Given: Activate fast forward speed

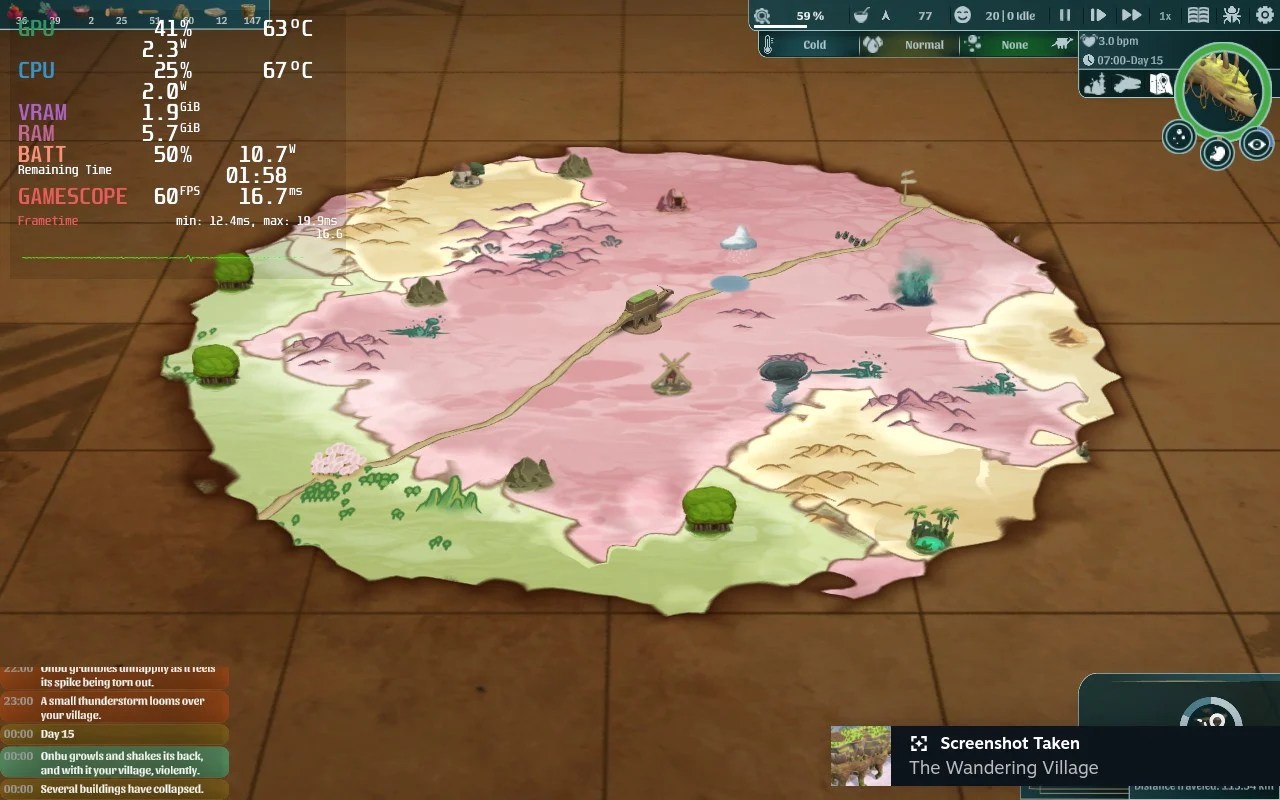Looking at the screenshot, I should pyautogui.click(x=1134, y=14).
